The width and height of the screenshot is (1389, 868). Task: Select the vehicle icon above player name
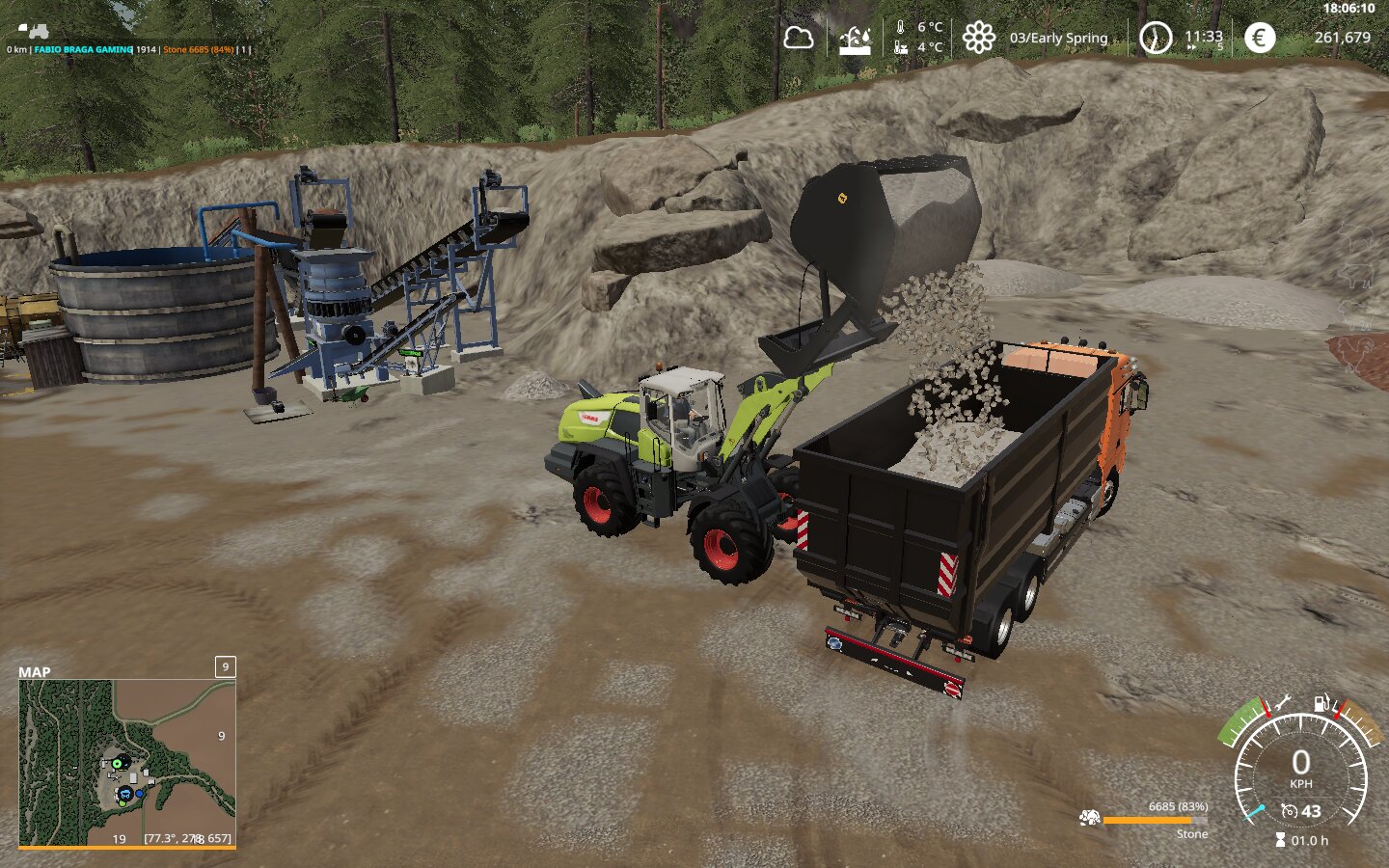pyautogui.click(x=34, y=32)
